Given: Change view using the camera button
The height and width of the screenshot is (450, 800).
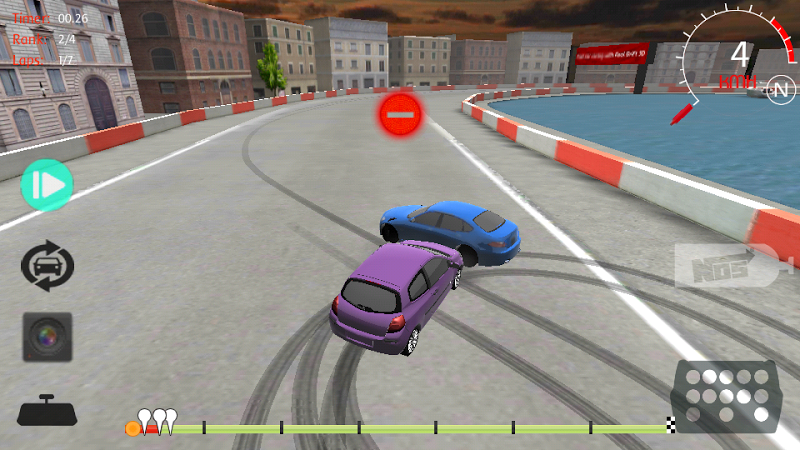Looking at the screenshot, I should [47, 336].
